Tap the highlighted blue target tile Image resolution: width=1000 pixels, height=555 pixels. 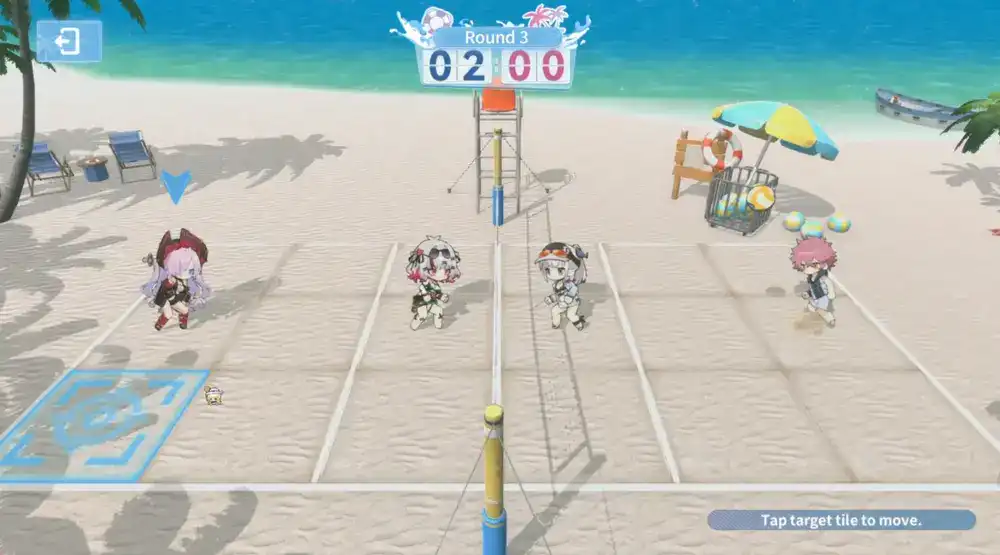click(105, 422)
